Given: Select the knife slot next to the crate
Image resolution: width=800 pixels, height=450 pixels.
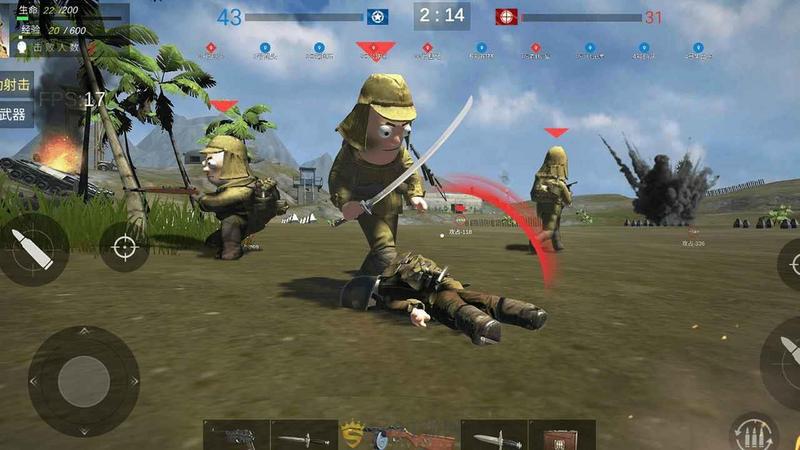Looking at the screenshot, I should [x=494, y=436].
